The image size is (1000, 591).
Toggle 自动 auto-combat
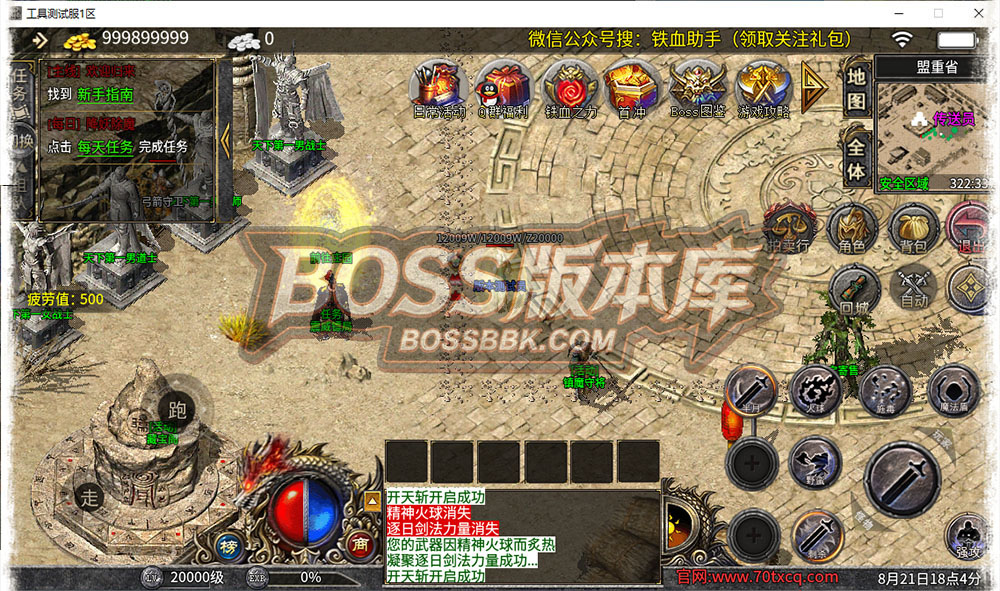point(913,288)
